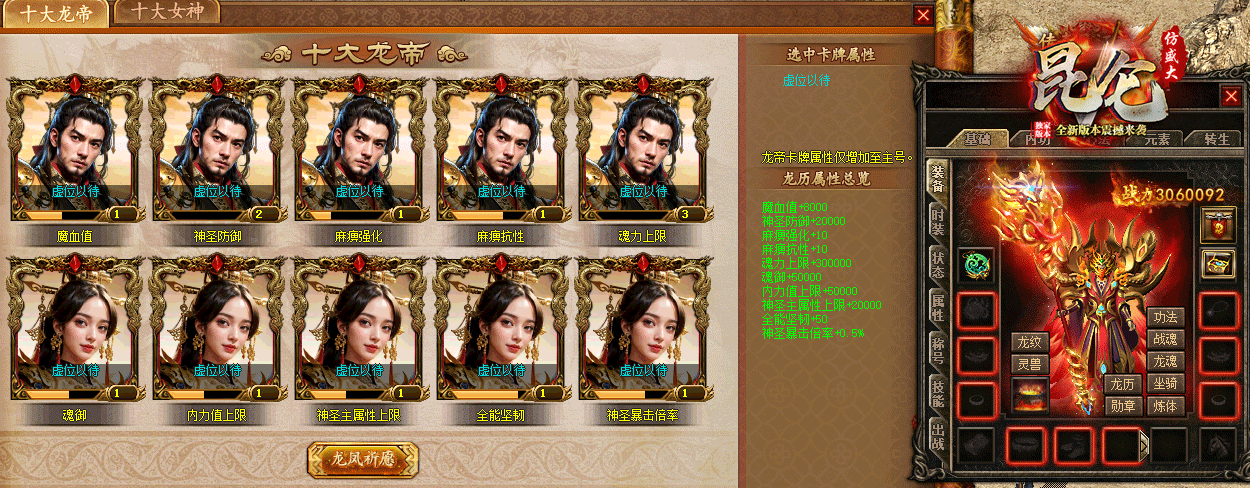Click the 龙凤祈愿 button
The height and width of the screenshot is (488, 1250).
pyautogui.click(x=362, y=459)
